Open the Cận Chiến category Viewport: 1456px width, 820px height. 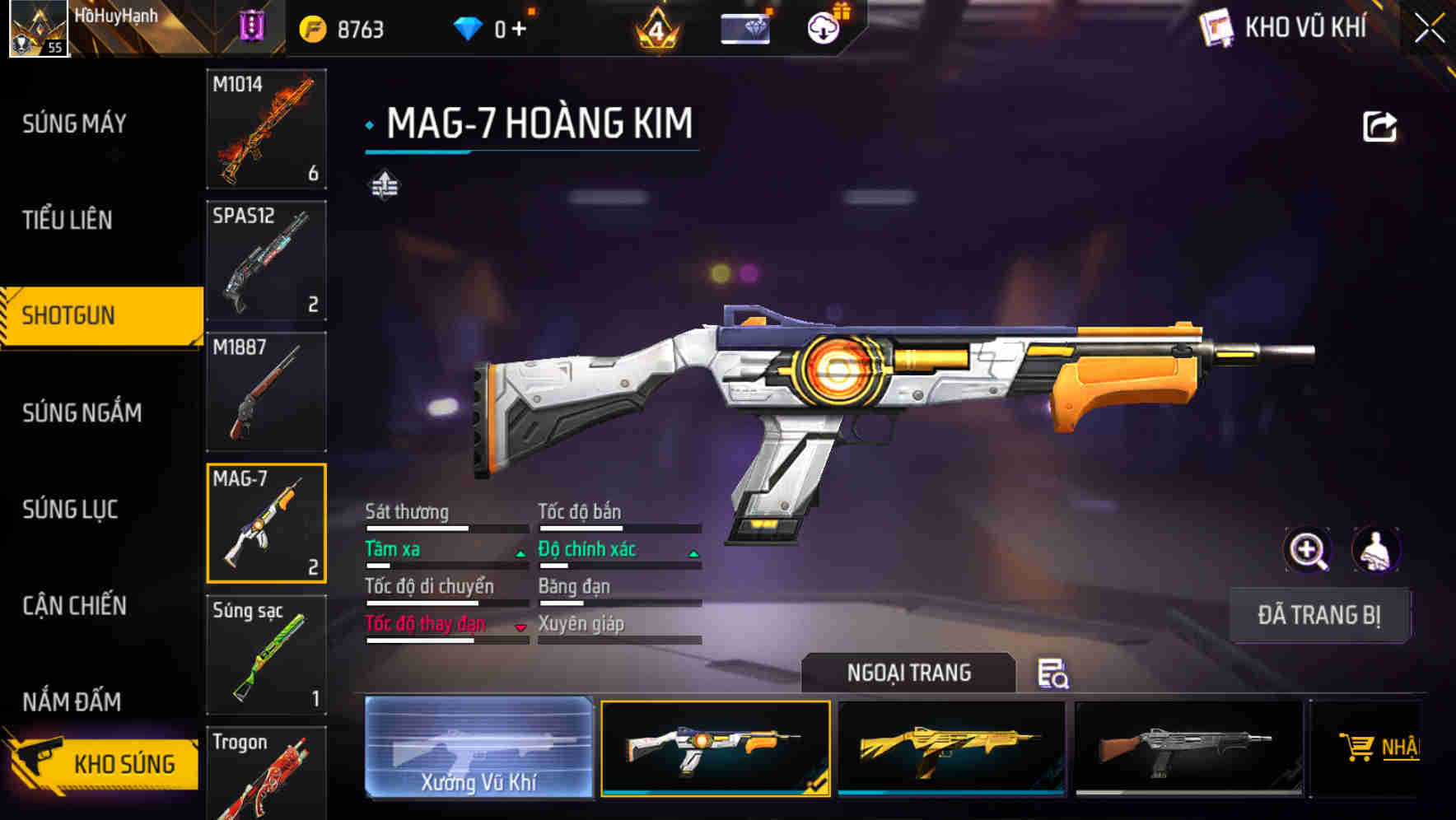pyautogui.click(x=74, y=606)
